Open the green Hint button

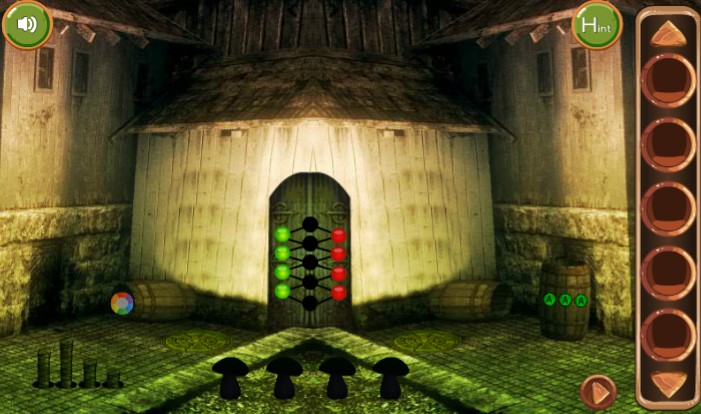pos(596,24)
